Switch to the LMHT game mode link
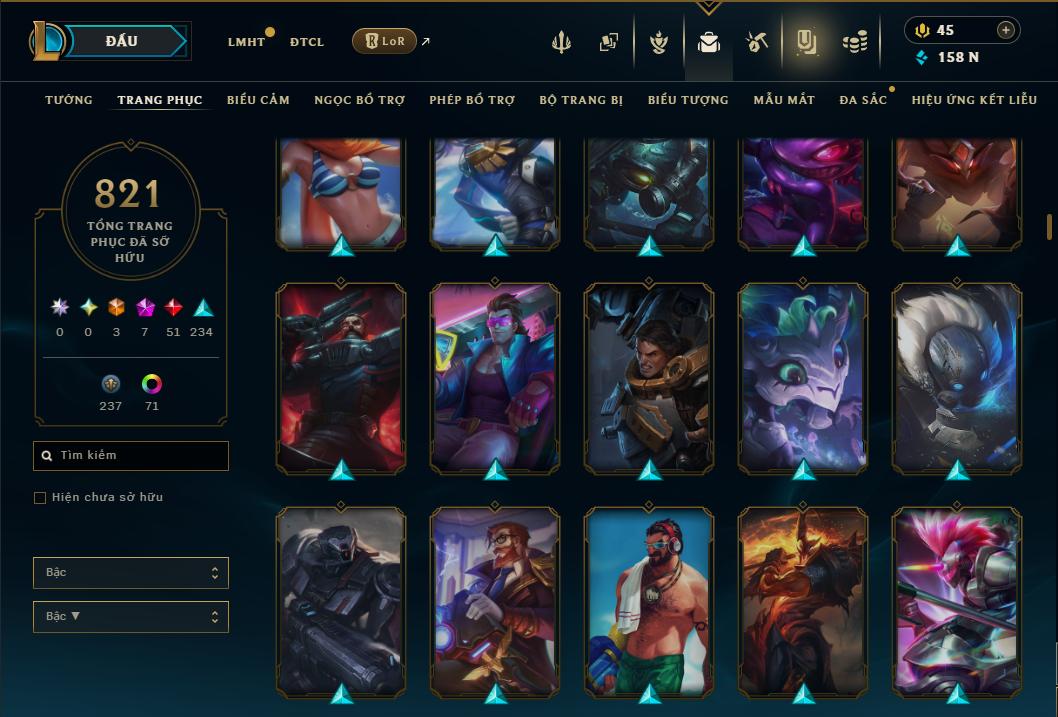 tap(246, 42)
